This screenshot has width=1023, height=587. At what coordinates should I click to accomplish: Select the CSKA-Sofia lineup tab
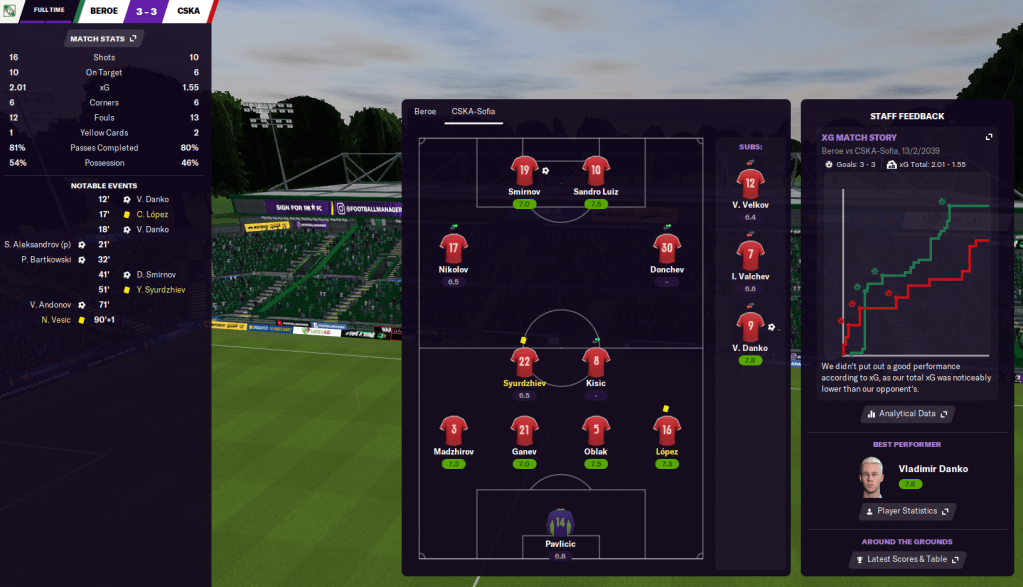pos(474,111)
